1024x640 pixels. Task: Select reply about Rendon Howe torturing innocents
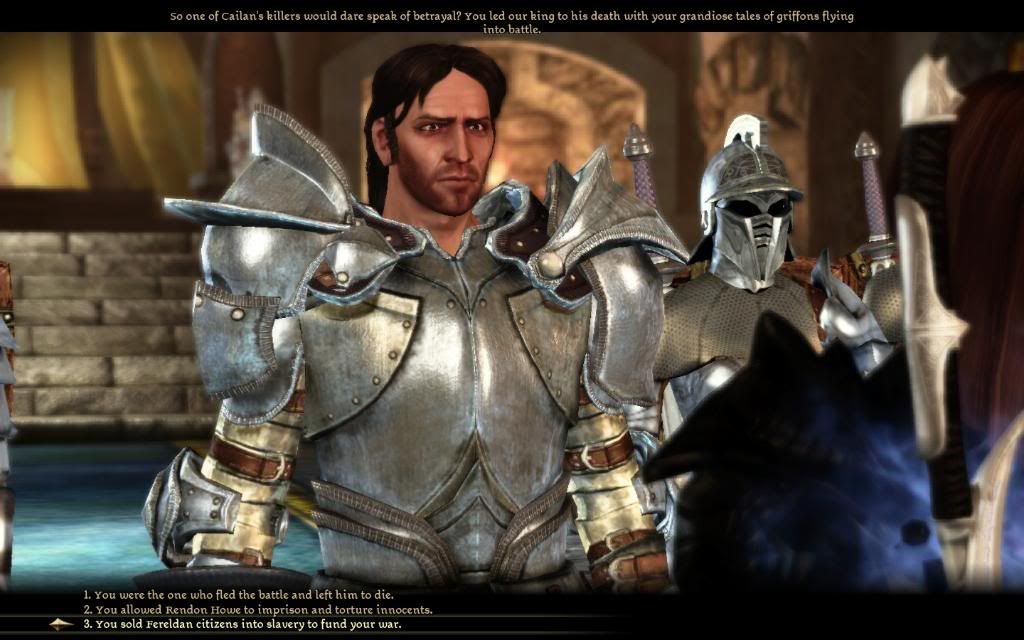point(258,609)
